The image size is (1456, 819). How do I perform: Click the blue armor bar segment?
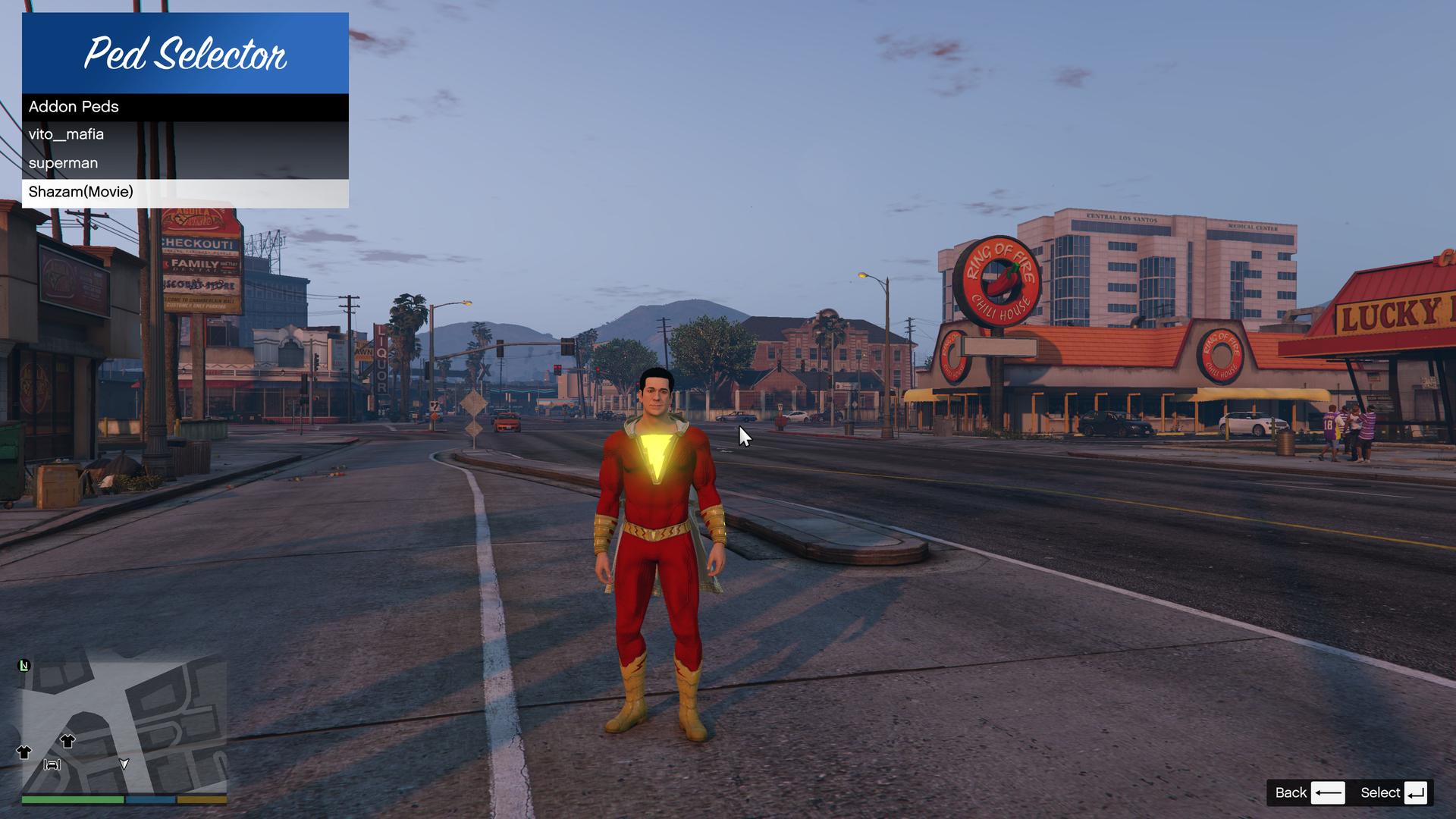coord(151,799)
